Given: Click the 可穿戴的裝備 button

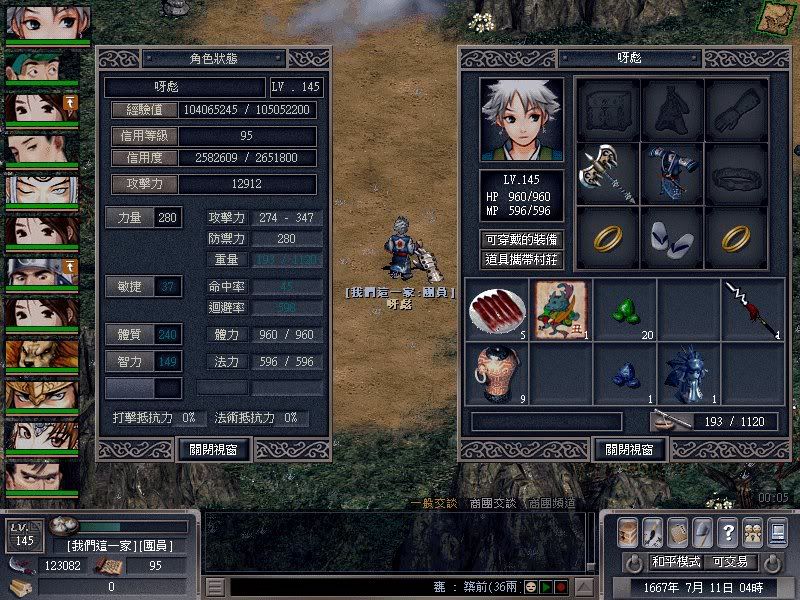Looking at the screenshot, I should point(521,240).
